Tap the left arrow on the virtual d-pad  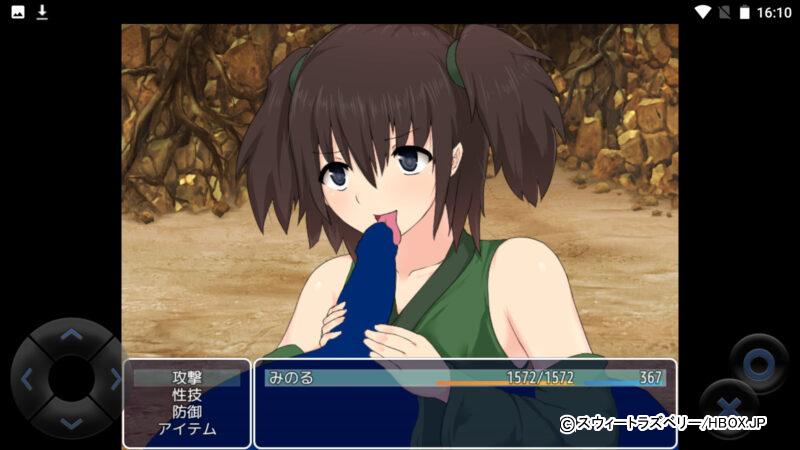[x=27, y=379]
